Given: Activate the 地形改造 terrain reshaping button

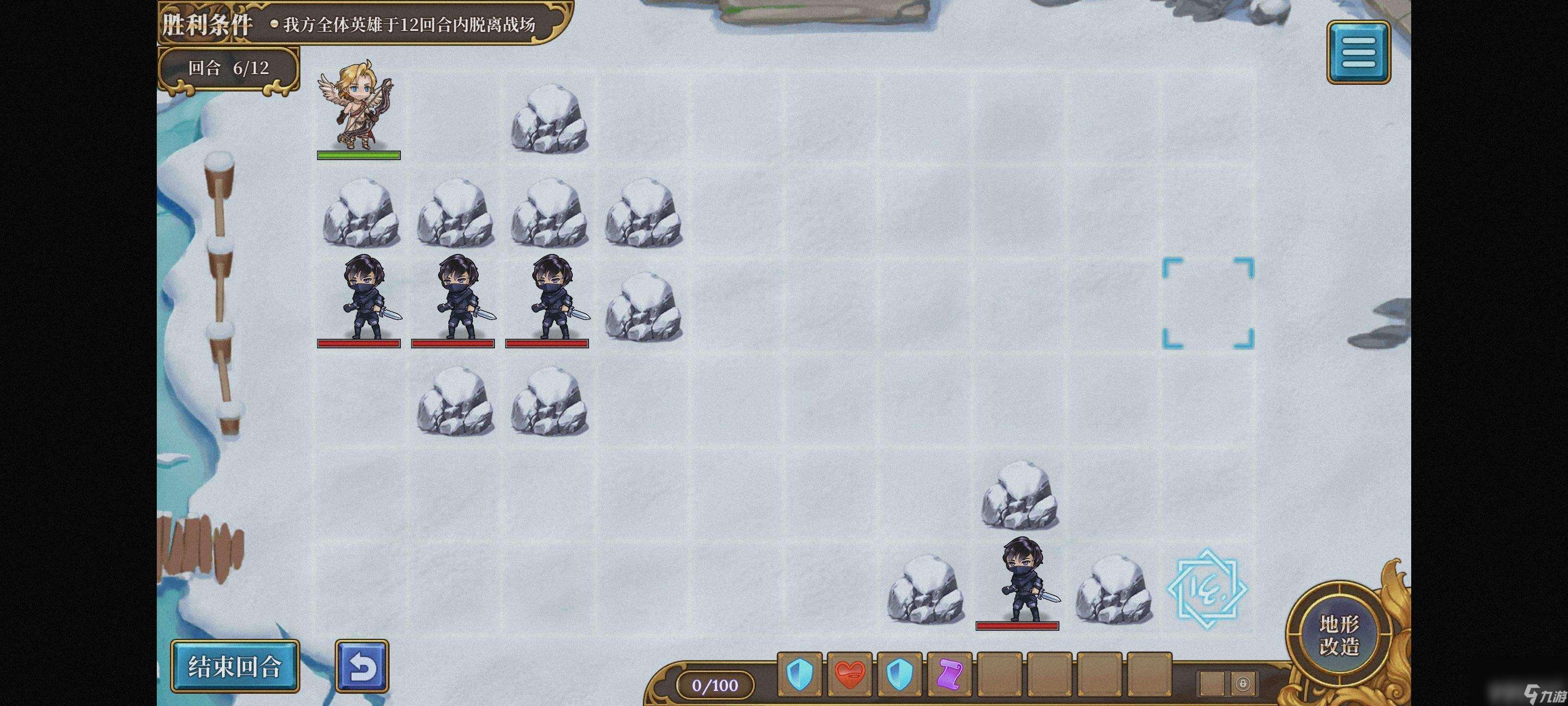Looking at the screenshot, I should click(x=1339, y=634).
